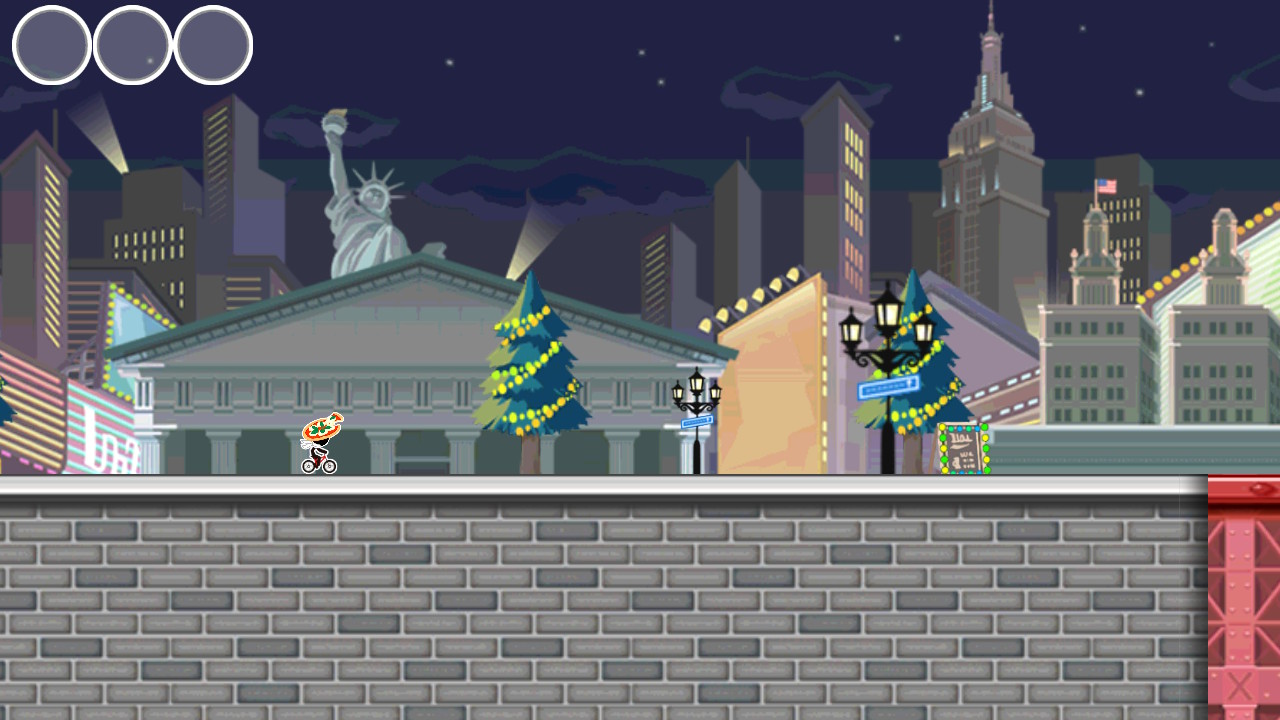Click the gray brick wall
This screenshot has width=1280, height=720.
pos(600,600)
